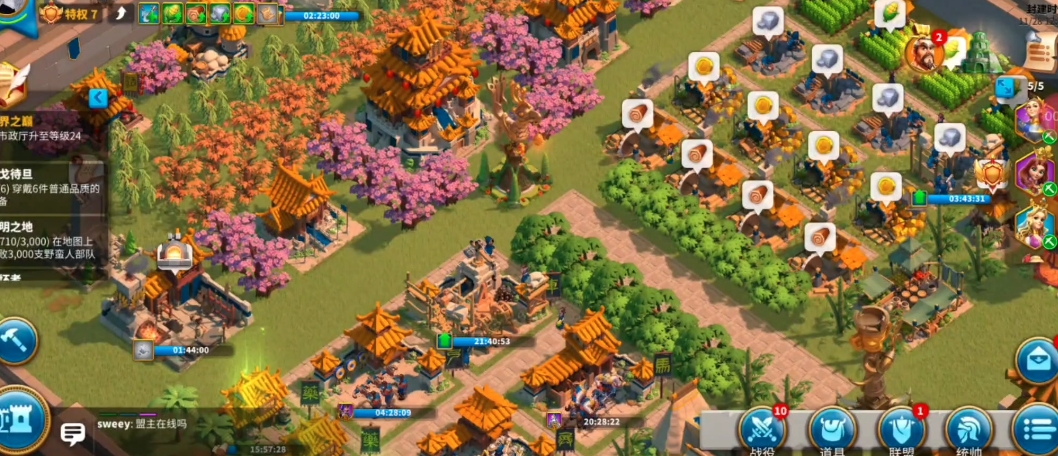Select the gold coin boost icon in top bar
This screenshot has height=456, width=1058.
pyautogui.click(x=243, y=13)
